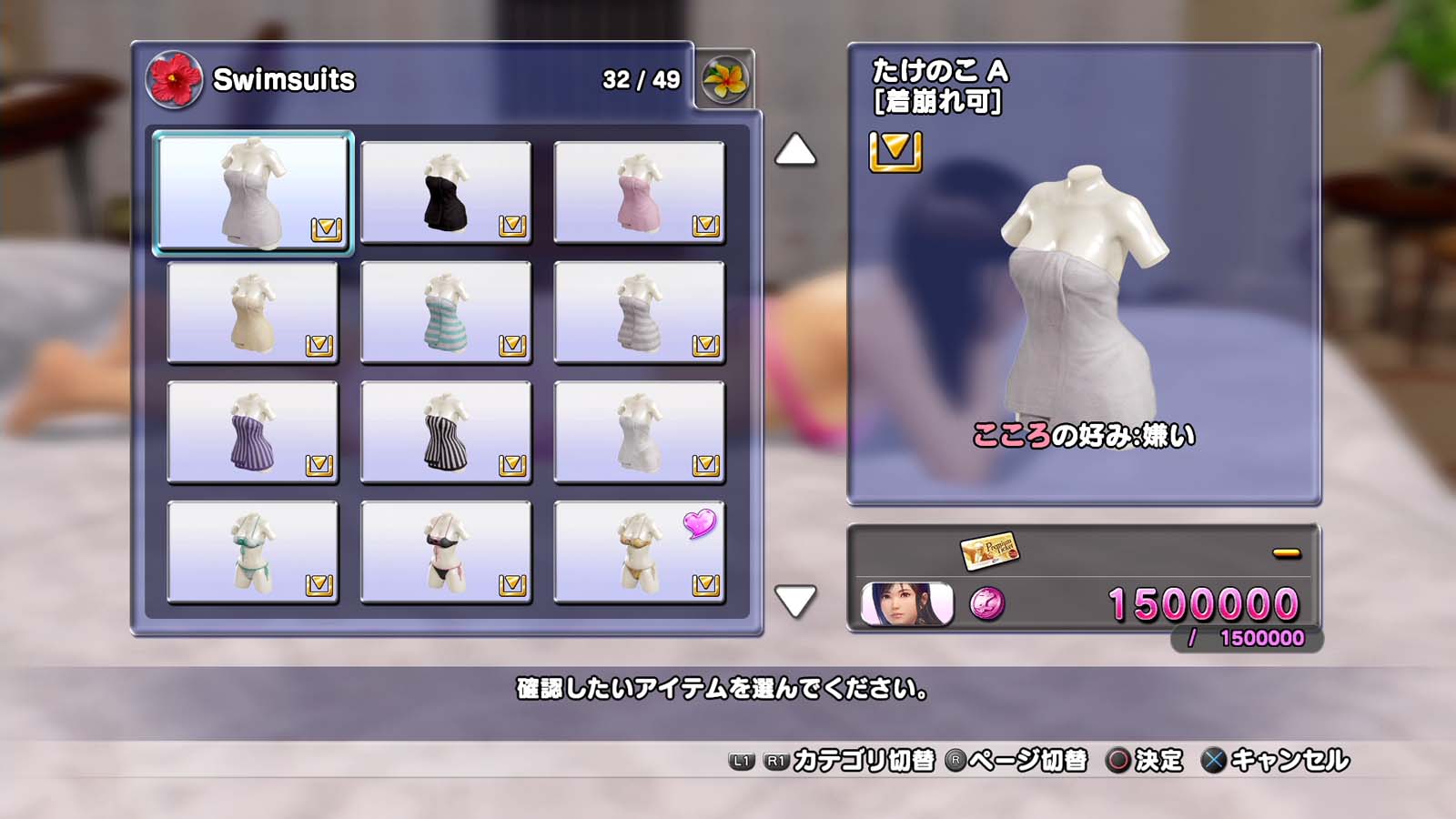This screenshot has height=819, width=1456.
Task: Select the white towel swimsuit tile
Action: coord(252,192)
